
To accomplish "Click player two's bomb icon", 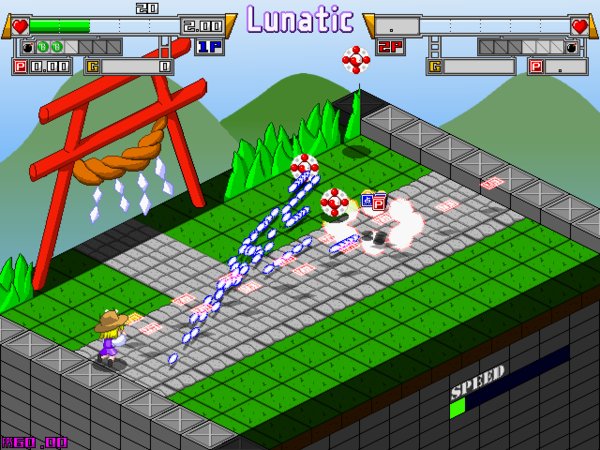I will point(572,47).
